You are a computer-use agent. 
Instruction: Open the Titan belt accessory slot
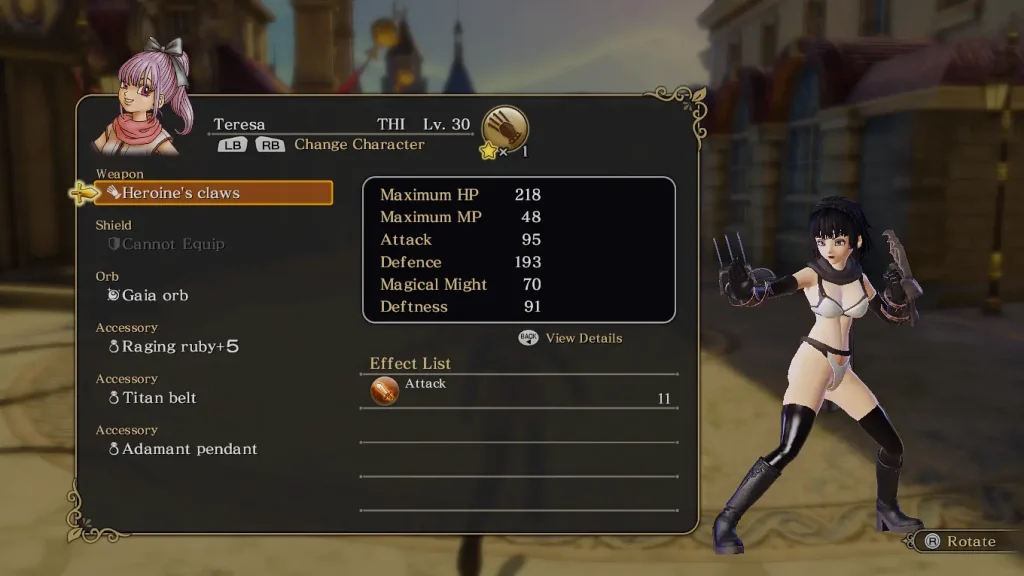pos(159,398)
